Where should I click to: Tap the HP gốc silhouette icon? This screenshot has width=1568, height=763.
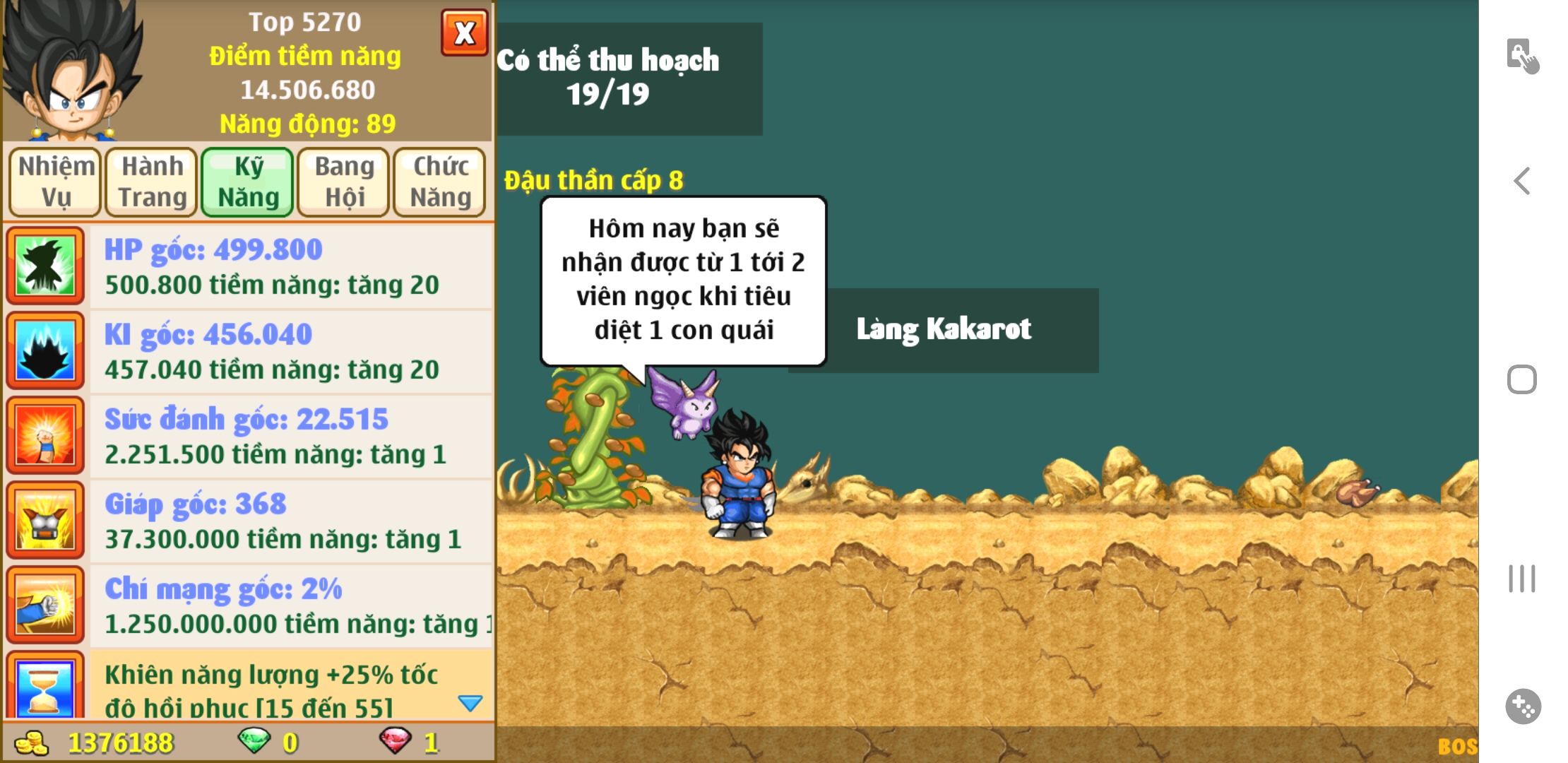pyautogui.click(x=46, y=266)
